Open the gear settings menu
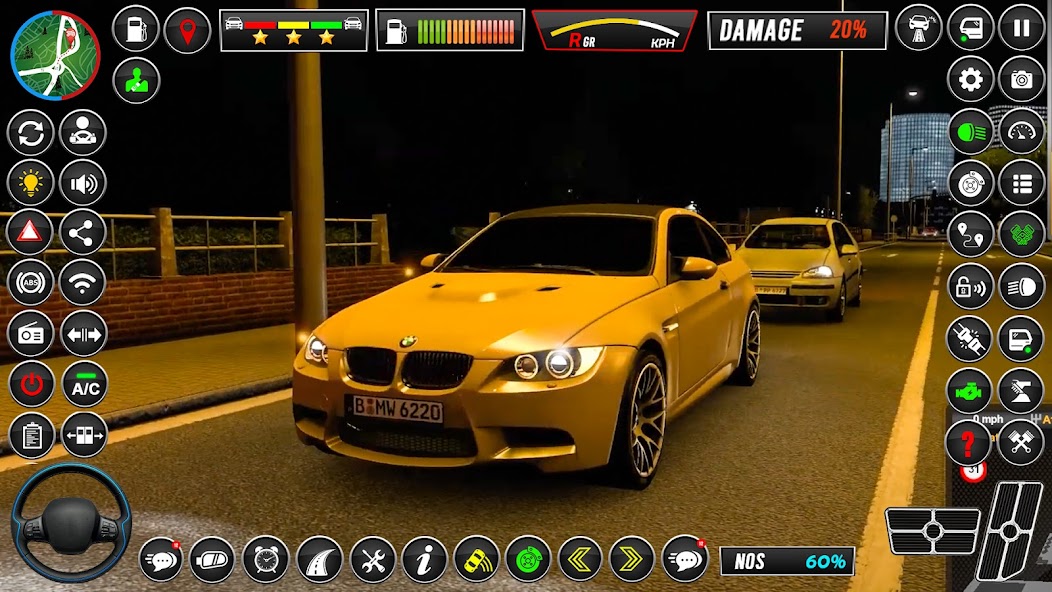The width and height of the screenshot is (1052, 592). (970, 80)
